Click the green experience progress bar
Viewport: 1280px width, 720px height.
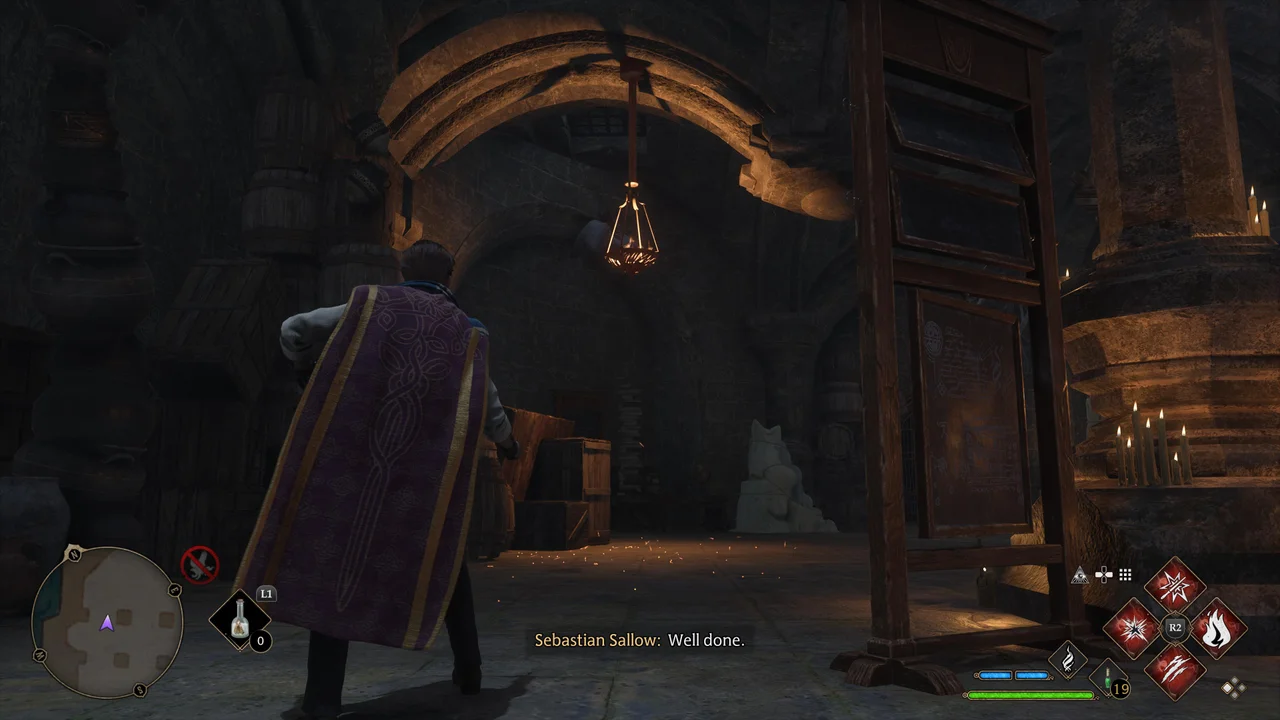click(1030, 694)
